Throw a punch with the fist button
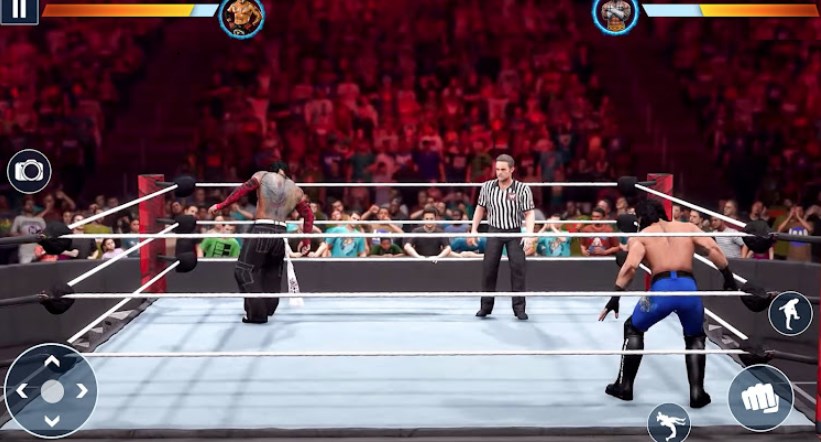The image size is (821, 442). 759,397
